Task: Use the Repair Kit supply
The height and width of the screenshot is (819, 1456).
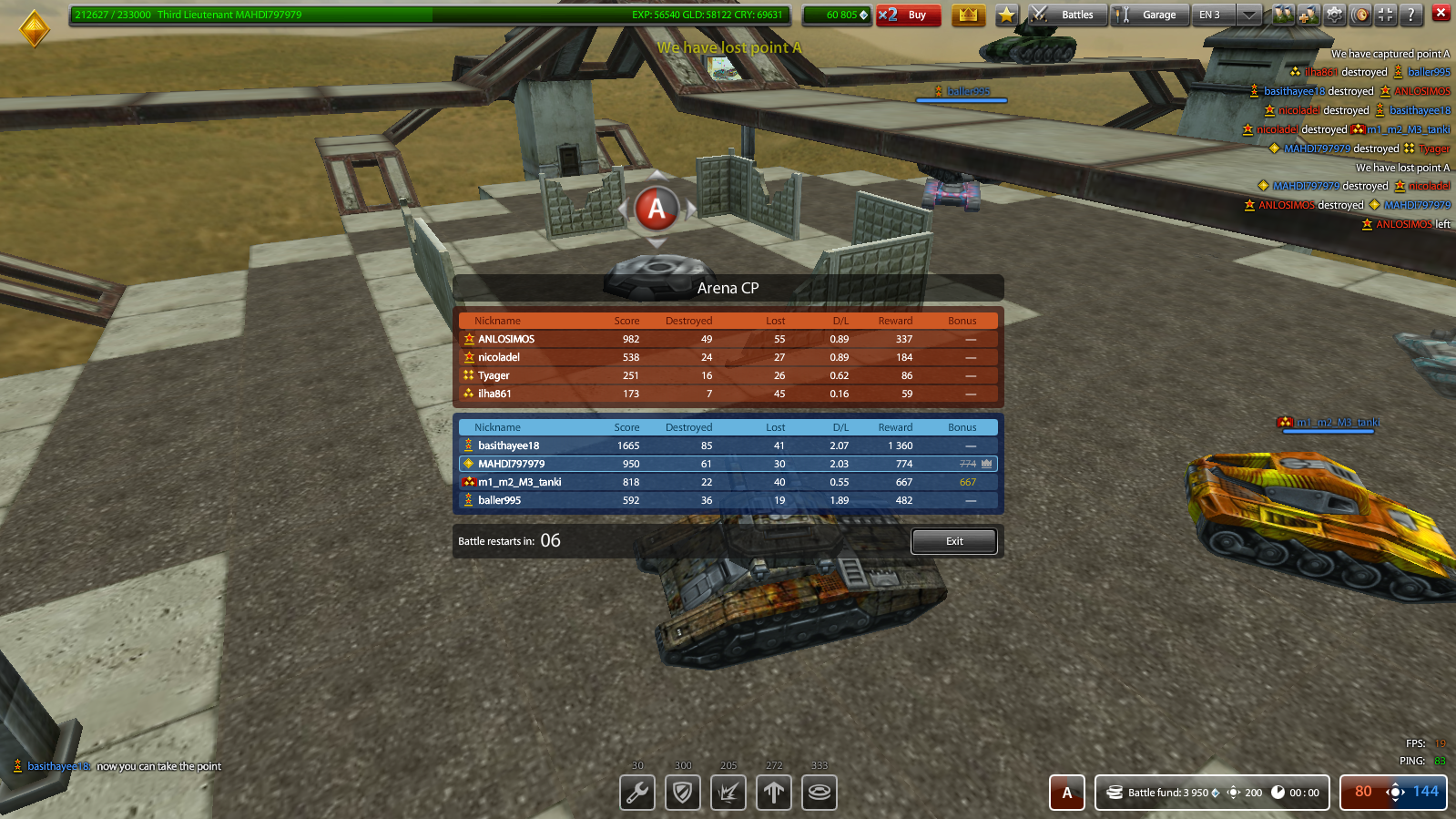Action: click(637, 793)
